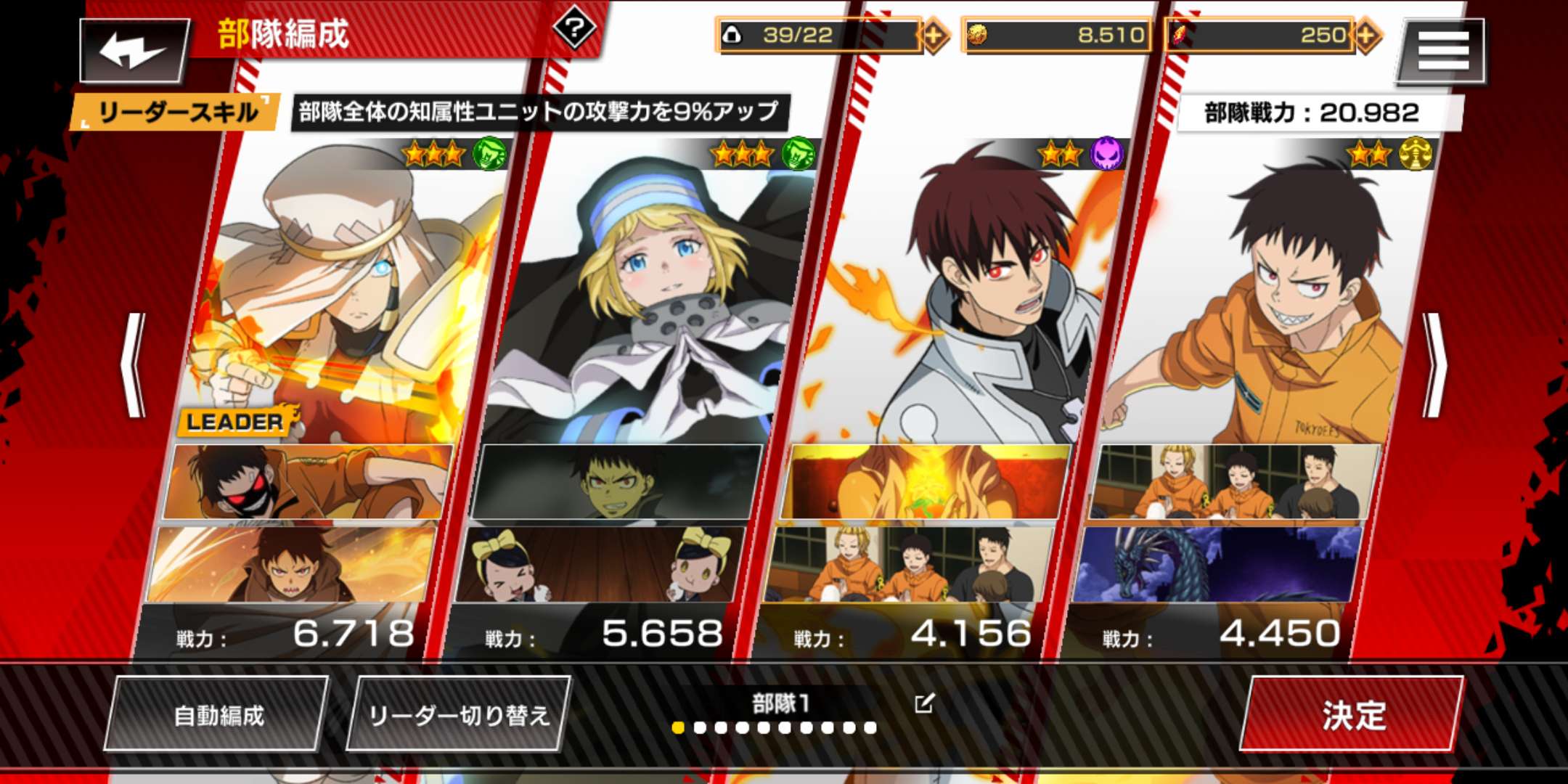Choose the green-tinted face support card
The width and height of the screenshot is (1568, 784).
617,482
